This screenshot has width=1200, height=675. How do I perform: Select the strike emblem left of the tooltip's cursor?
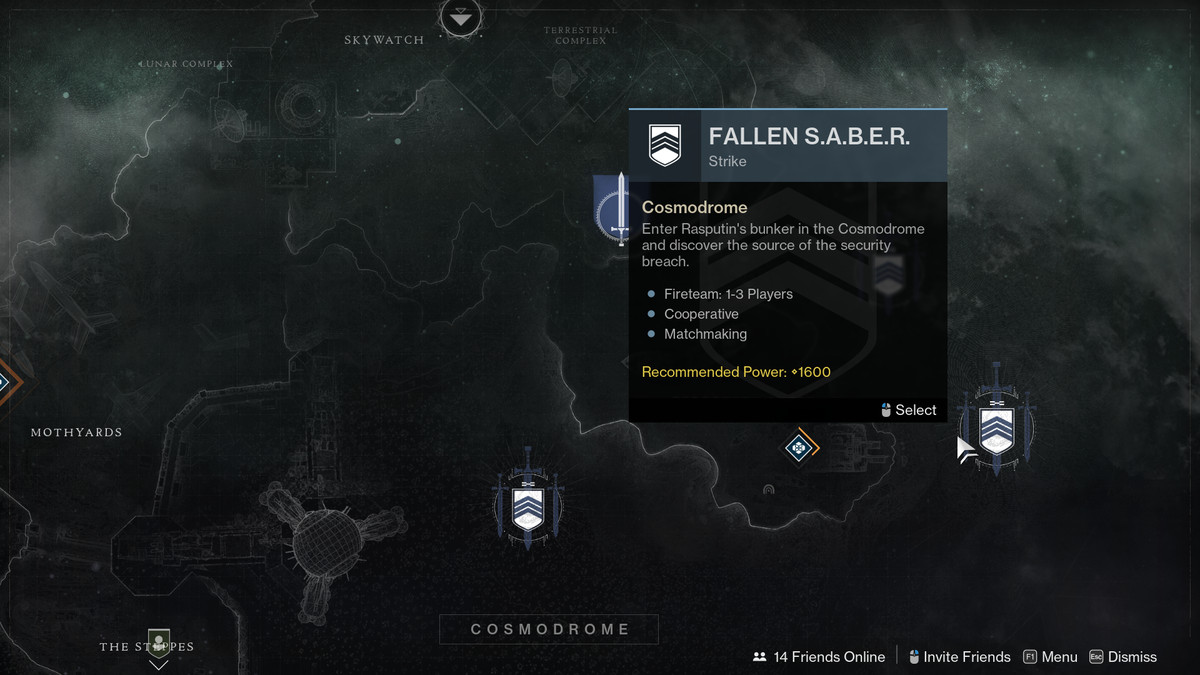tap(527, 506)
